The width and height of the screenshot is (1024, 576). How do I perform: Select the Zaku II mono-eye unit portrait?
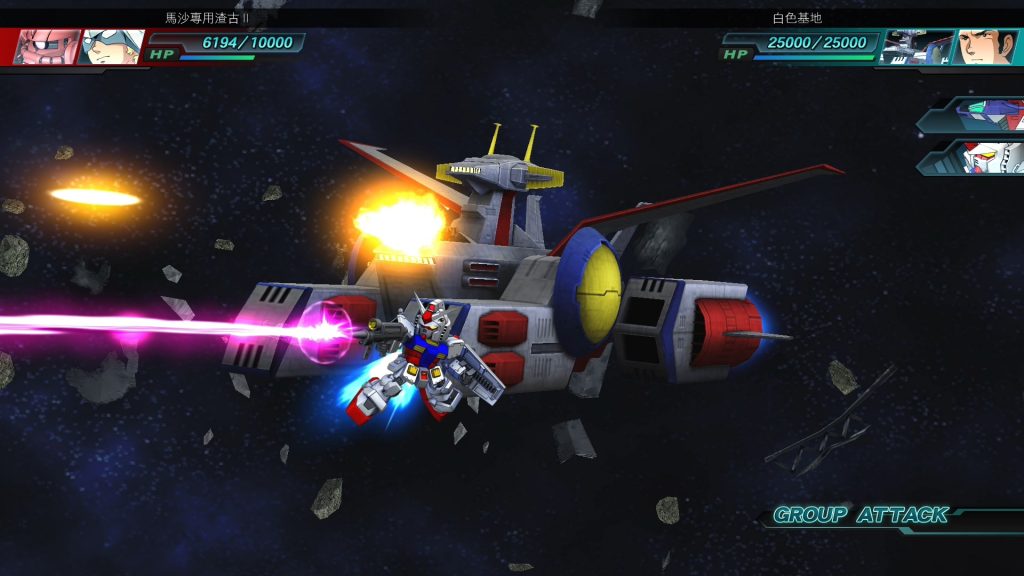[x=43, y=46]
